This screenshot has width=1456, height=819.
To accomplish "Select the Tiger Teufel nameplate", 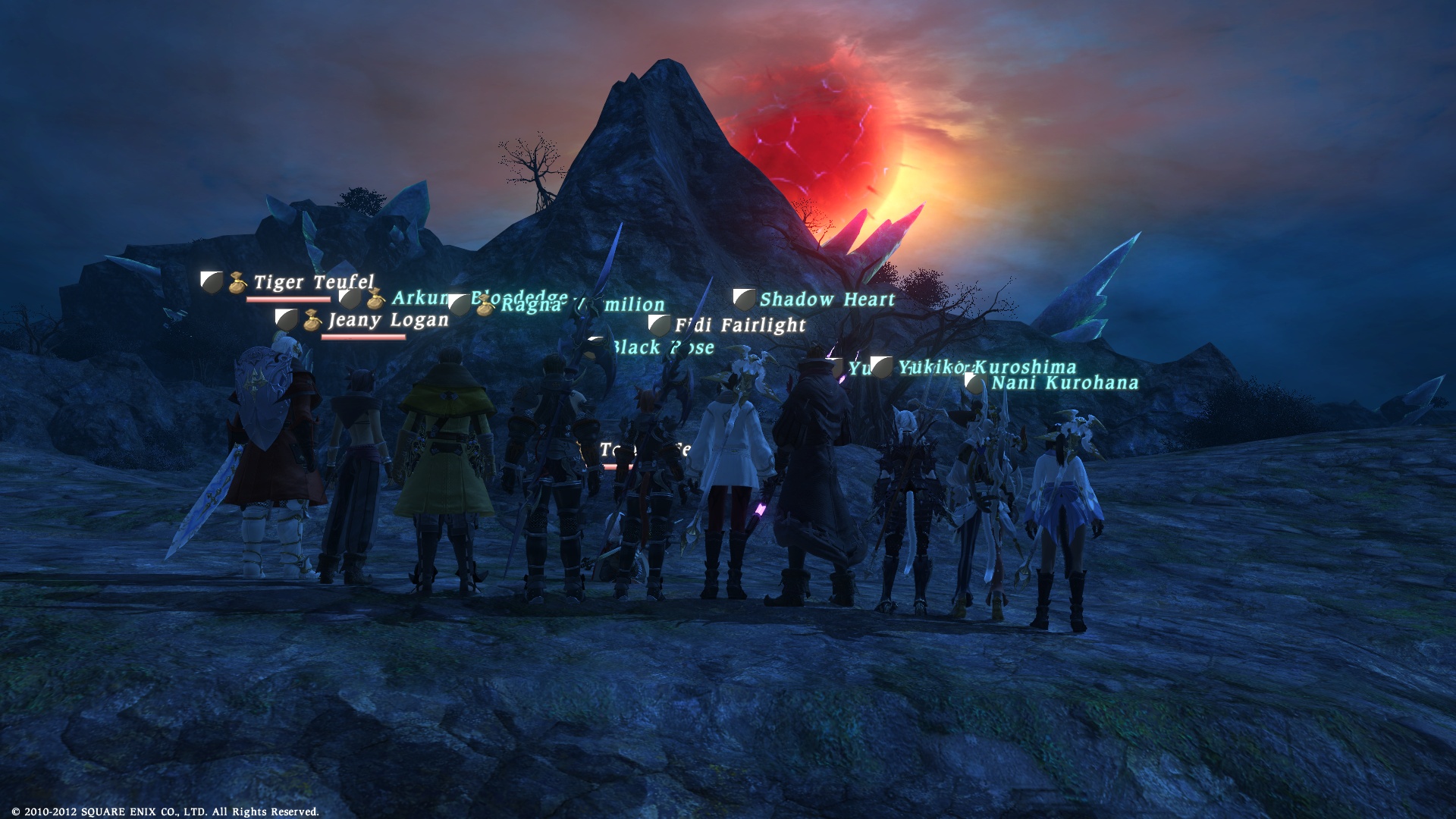I will tap(313, 283).
